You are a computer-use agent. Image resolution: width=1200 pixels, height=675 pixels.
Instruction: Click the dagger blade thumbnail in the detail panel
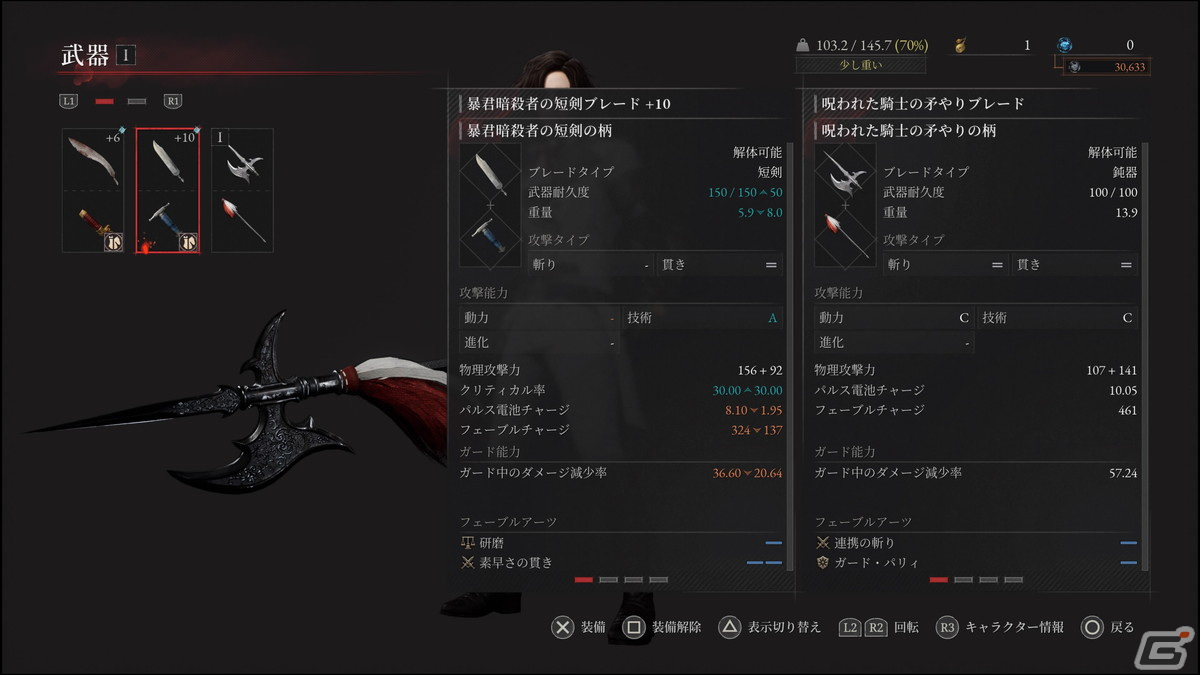pyautogui.click(x=490, y=174)
